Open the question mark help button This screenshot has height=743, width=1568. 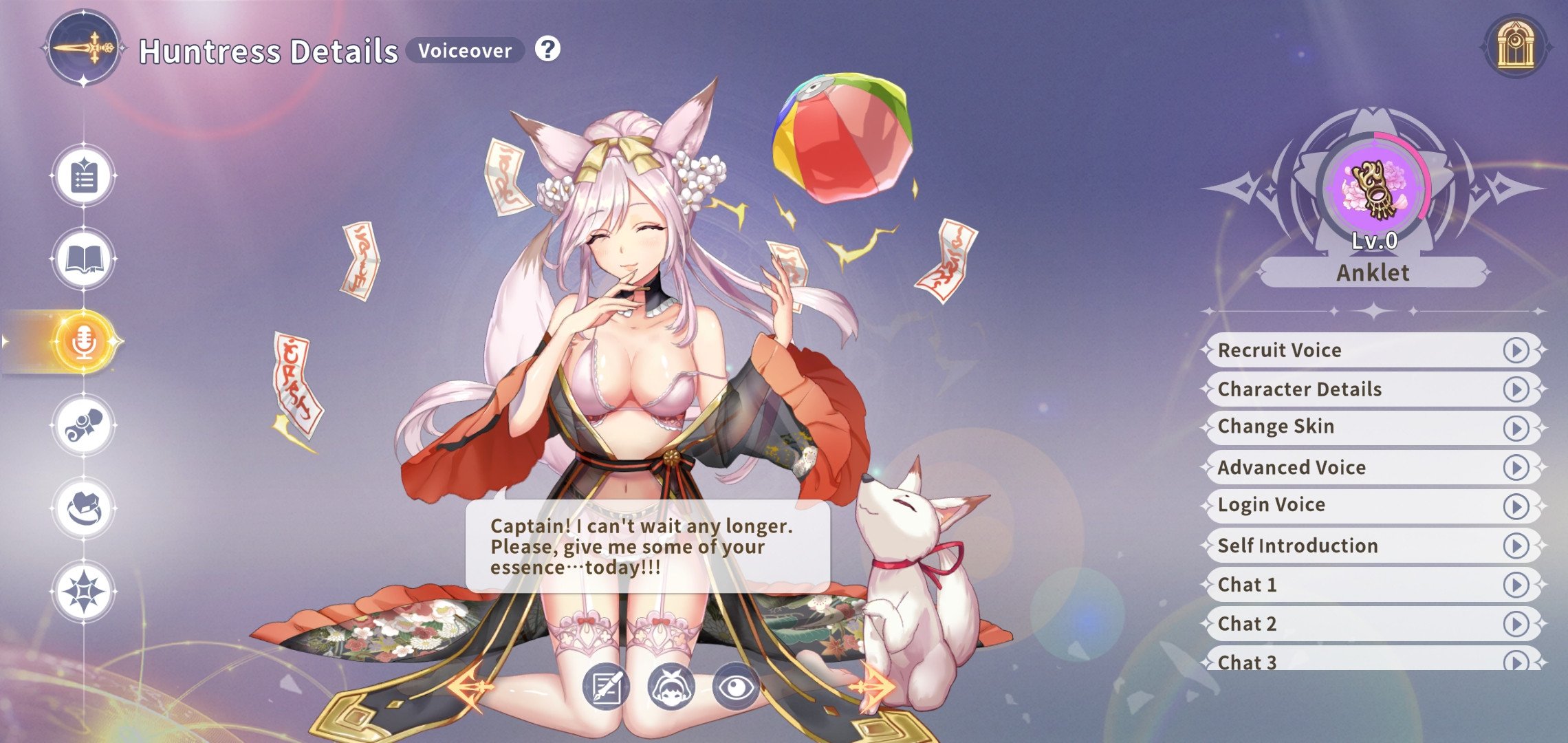547,50
